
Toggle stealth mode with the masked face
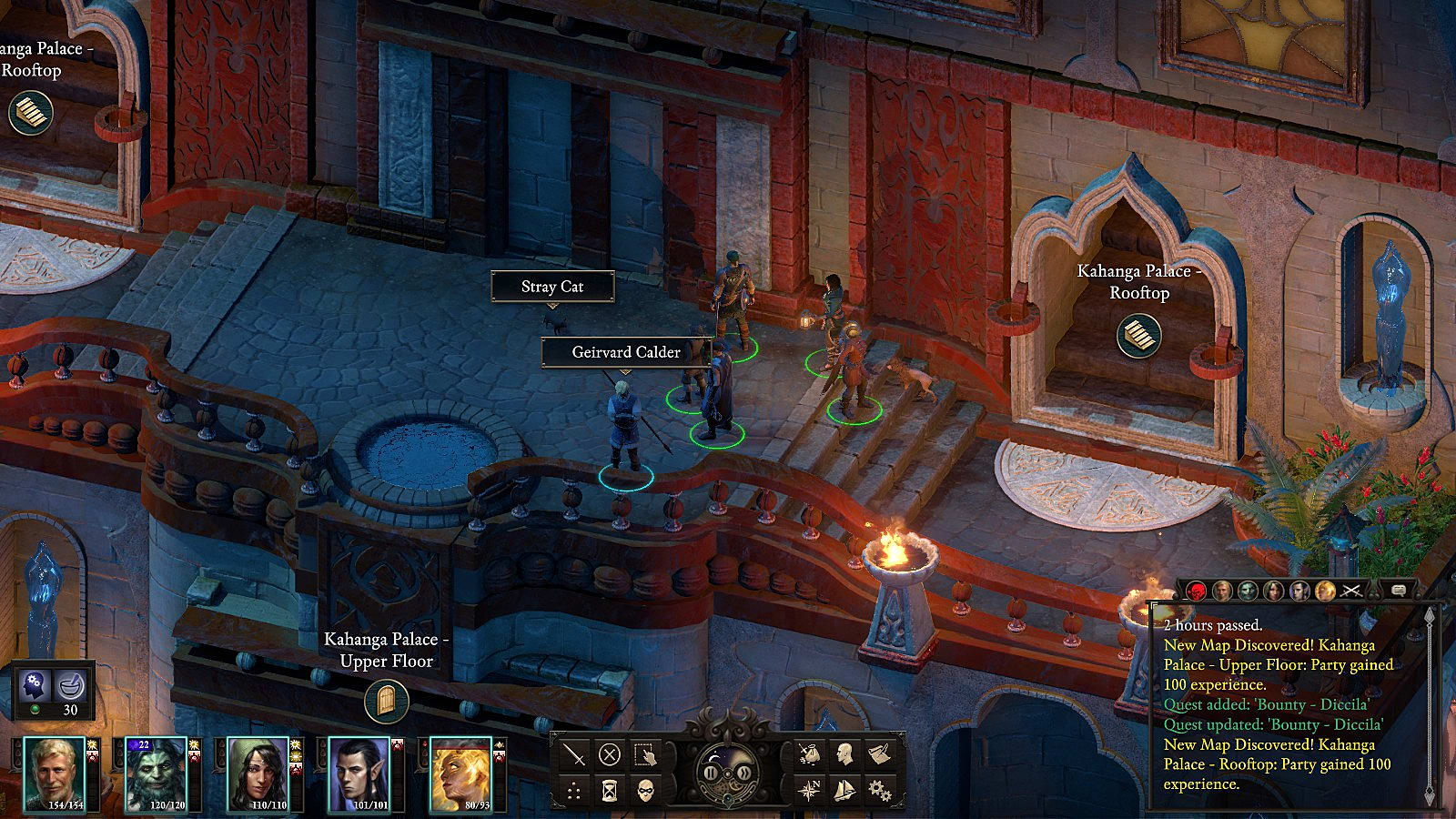(645, 791)
